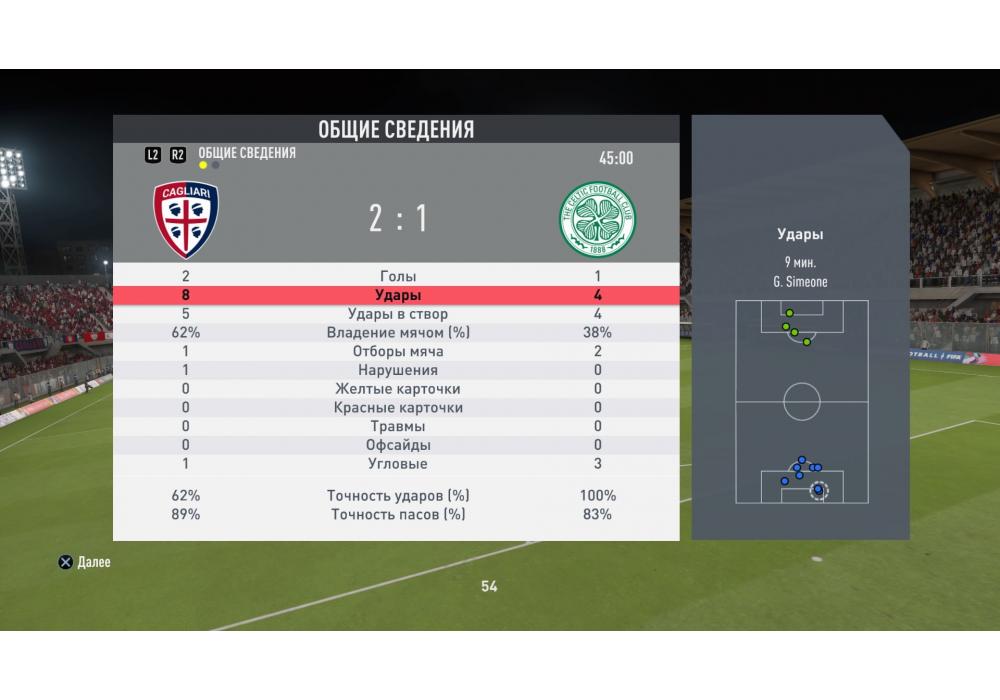
Task: Select the Точность пасов (%) row
Action: tap(398, 514)
